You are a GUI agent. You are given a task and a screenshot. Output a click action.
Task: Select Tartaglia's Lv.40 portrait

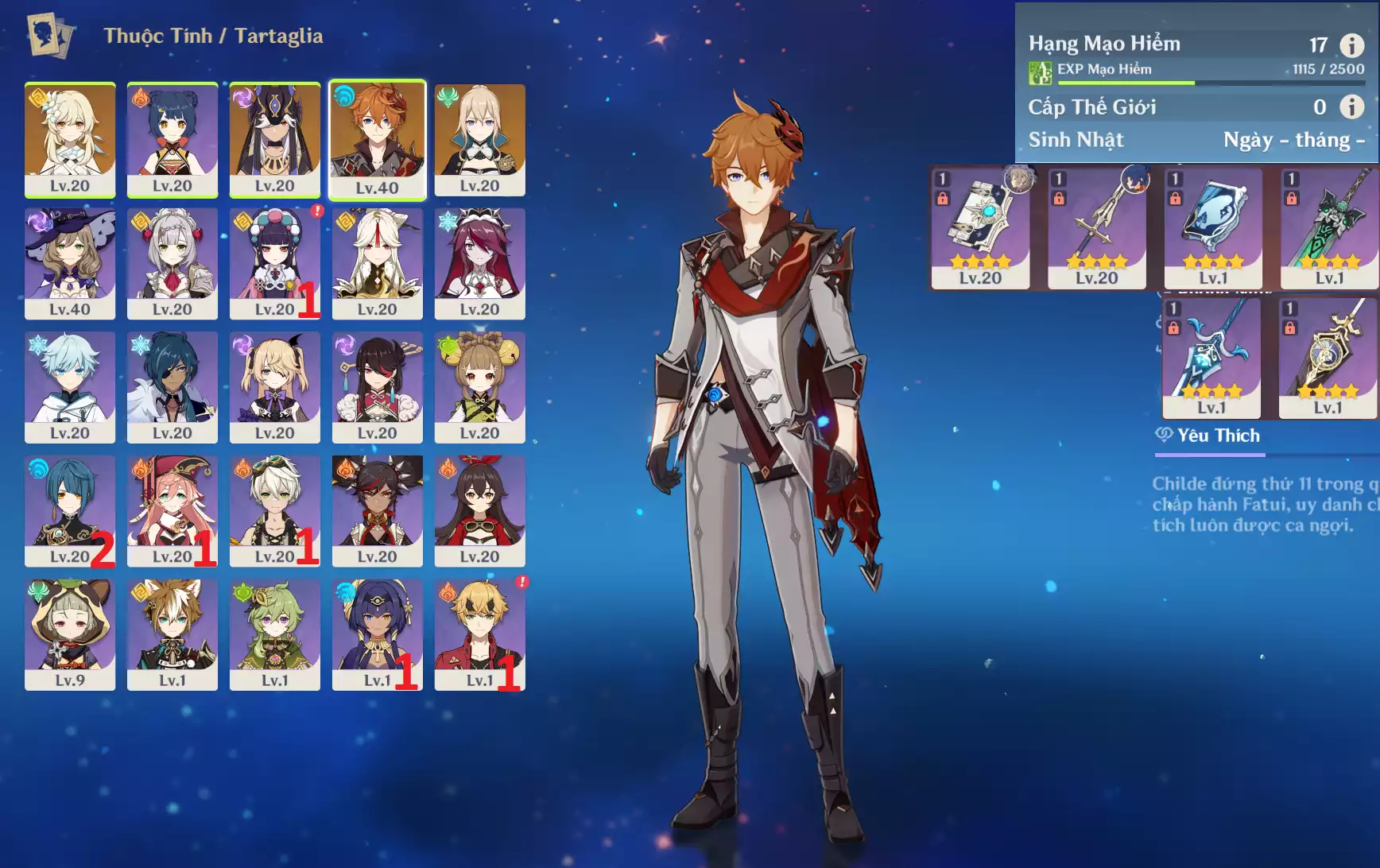378,139
